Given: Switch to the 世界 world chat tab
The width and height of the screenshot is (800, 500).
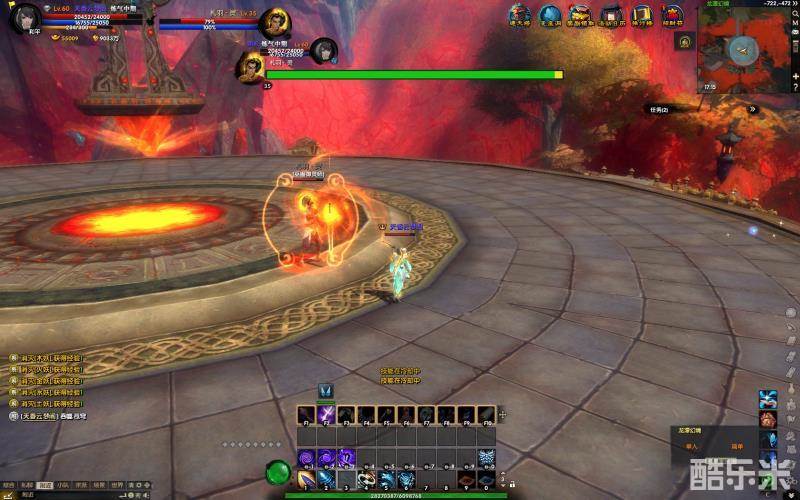Looking at the screenshot, I should pos(116,485).
